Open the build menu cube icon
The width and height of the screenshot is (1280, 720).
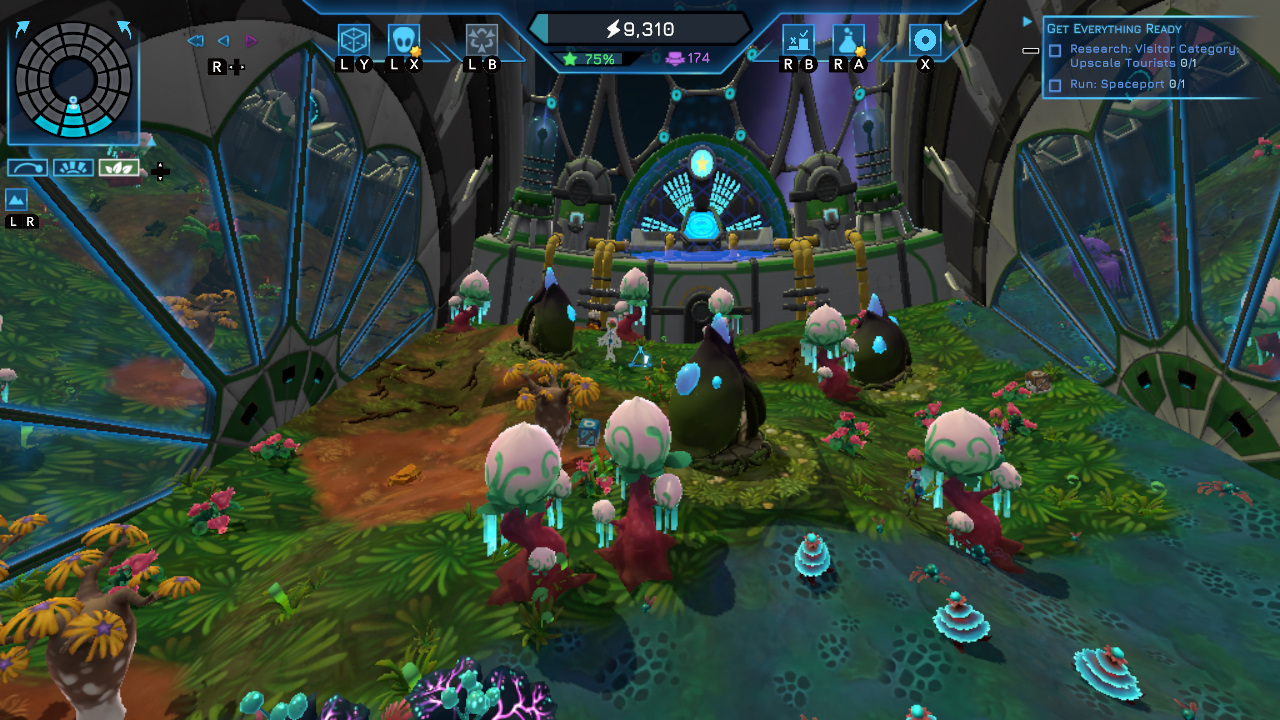pyautogui.click(x=352, y=42)
